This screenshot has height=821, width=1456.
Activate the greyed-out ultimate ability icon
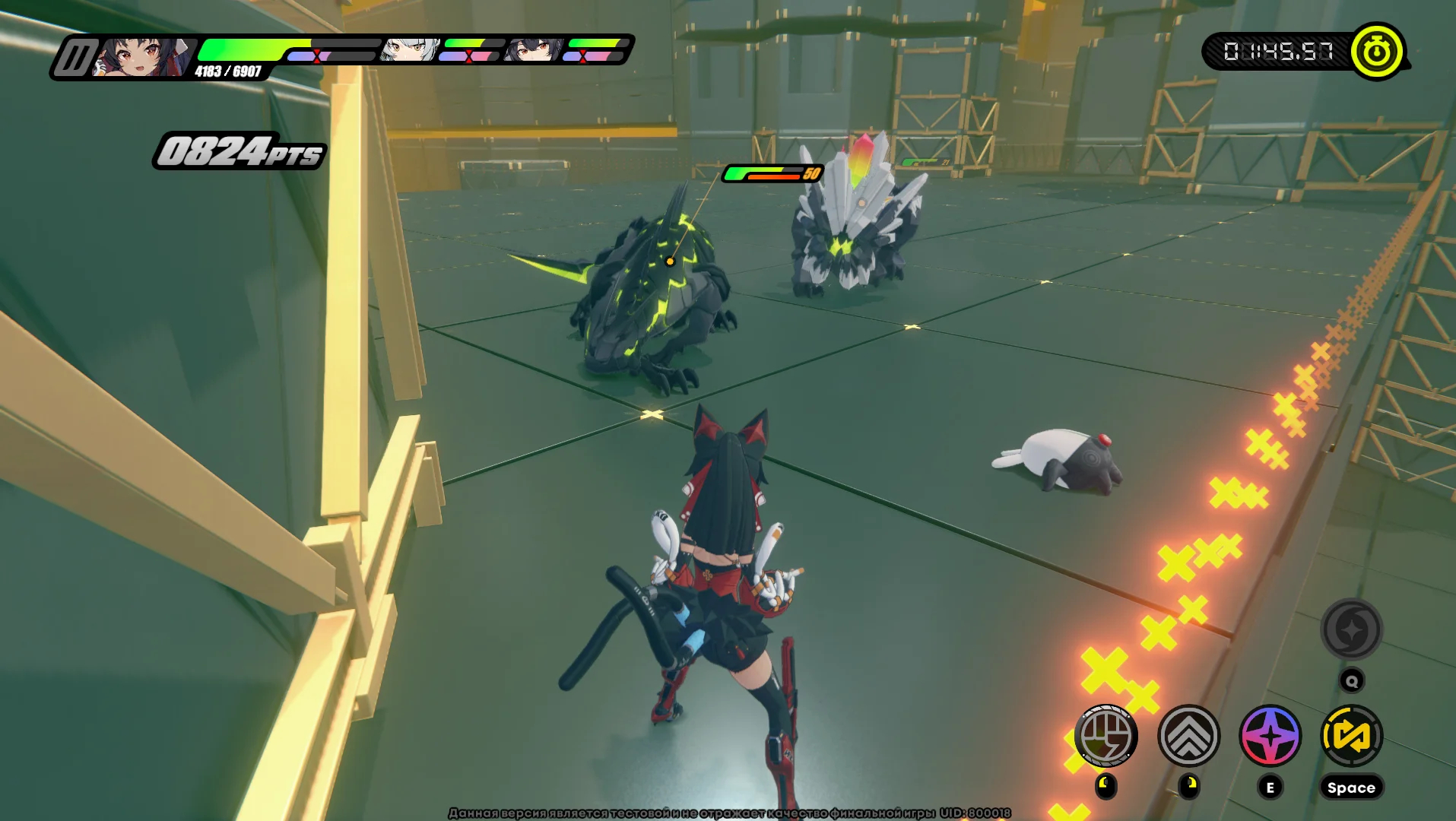(x=1351, y=629)
